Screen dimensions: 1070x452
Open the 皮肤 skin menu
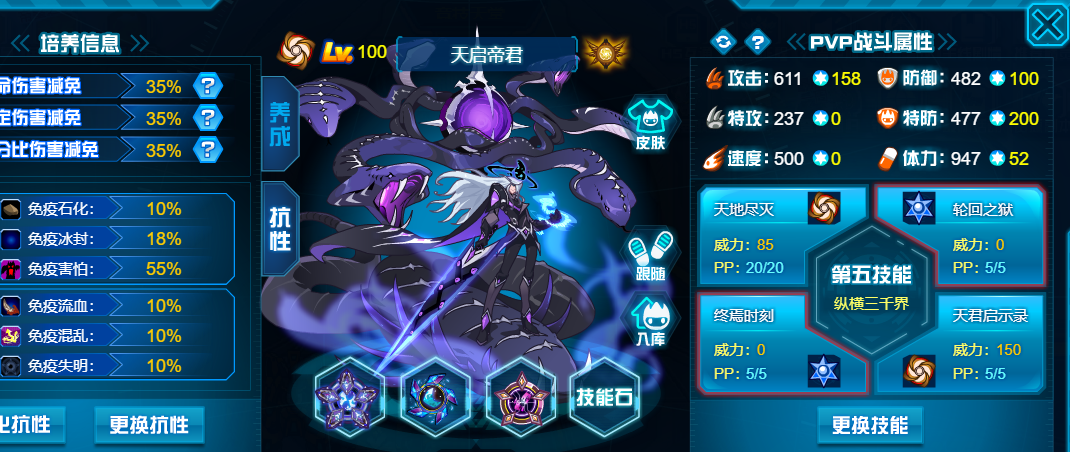pyautogui.click(x=650, y=126)
